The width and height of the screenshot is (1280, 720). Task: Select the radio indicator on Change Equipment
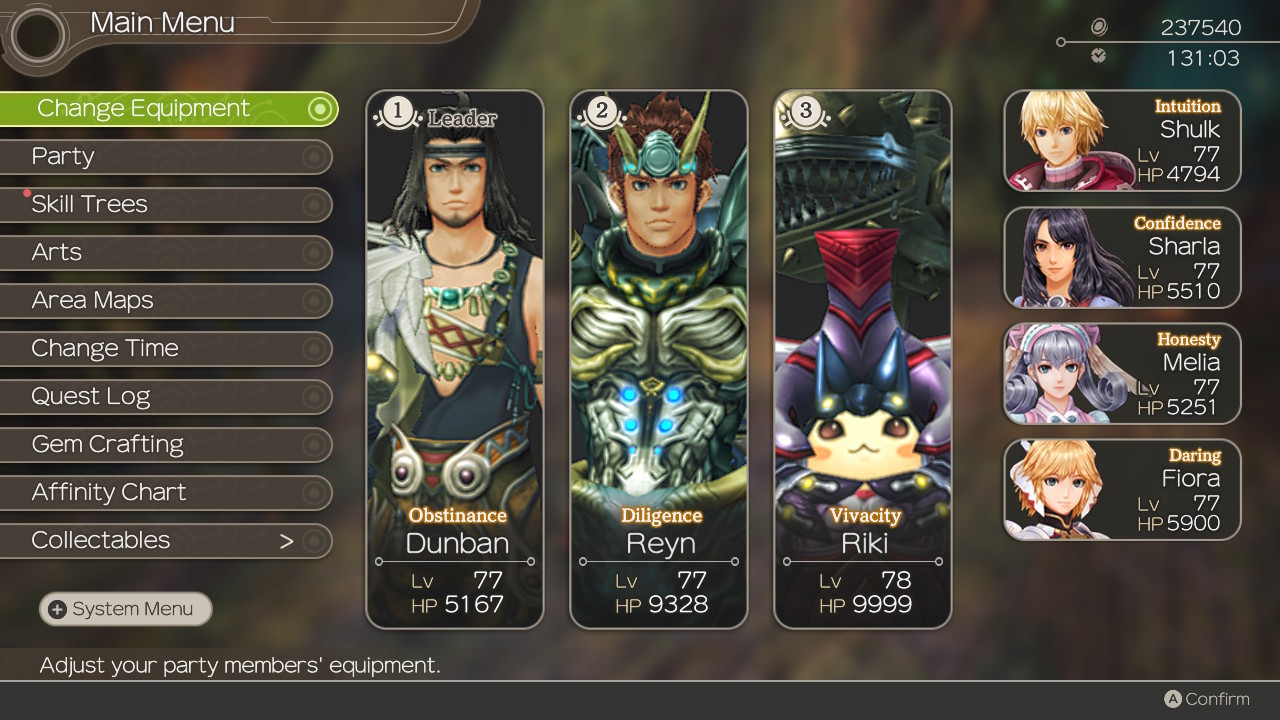point(322,108)
